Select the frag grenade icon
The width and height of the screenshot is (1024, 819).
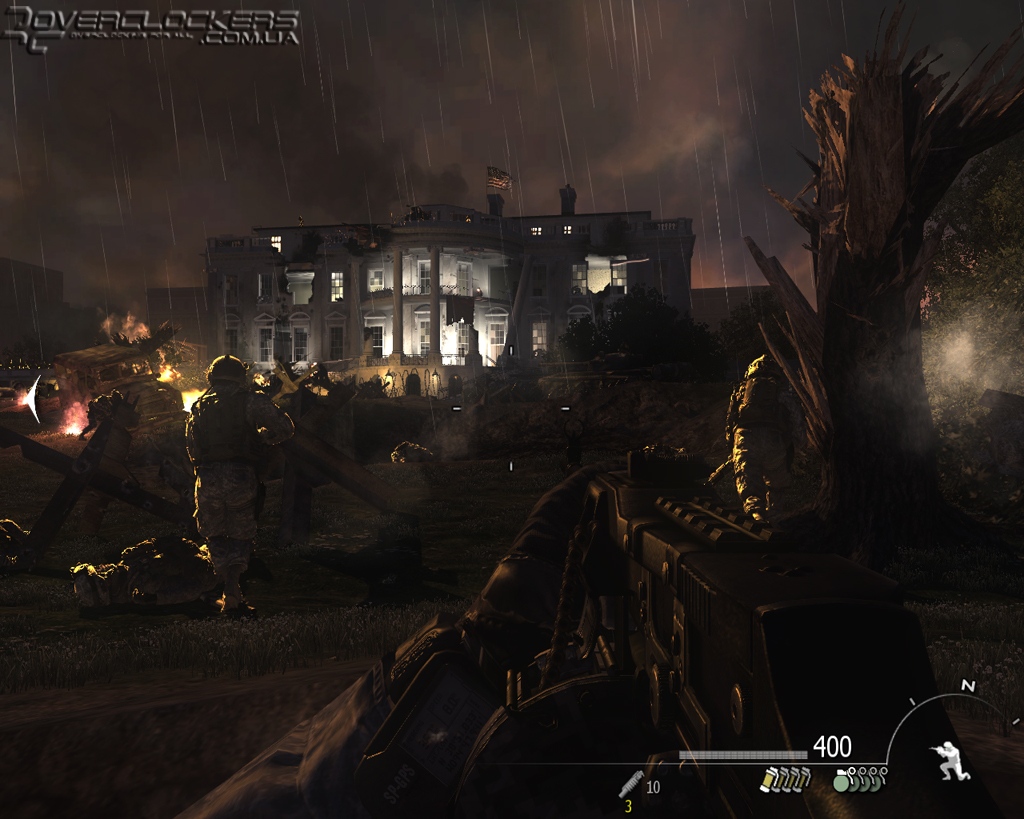(843, 780)
